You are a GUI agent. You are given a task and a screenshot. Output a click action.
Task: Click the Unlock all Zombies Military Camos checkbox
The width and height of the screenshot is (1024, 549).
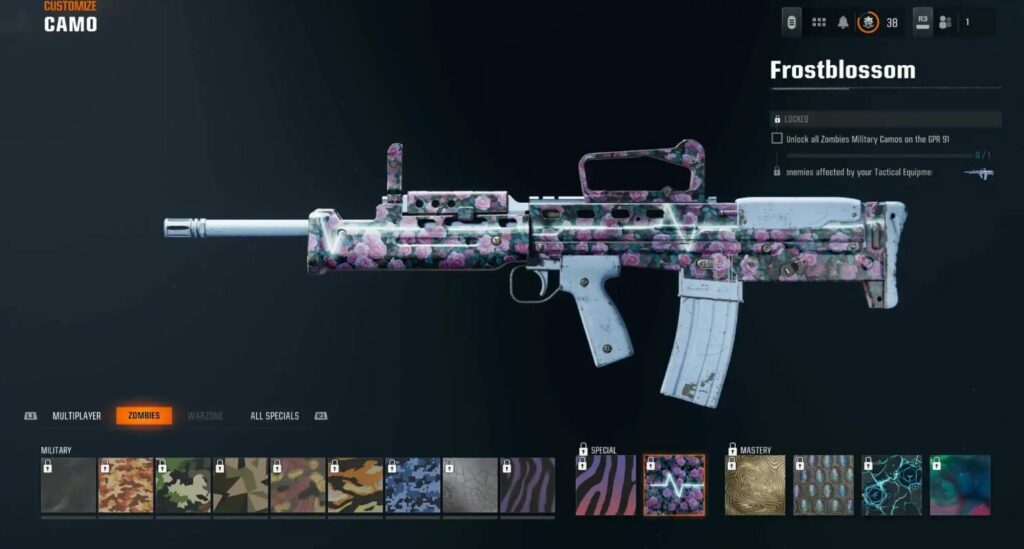[777, 138]
